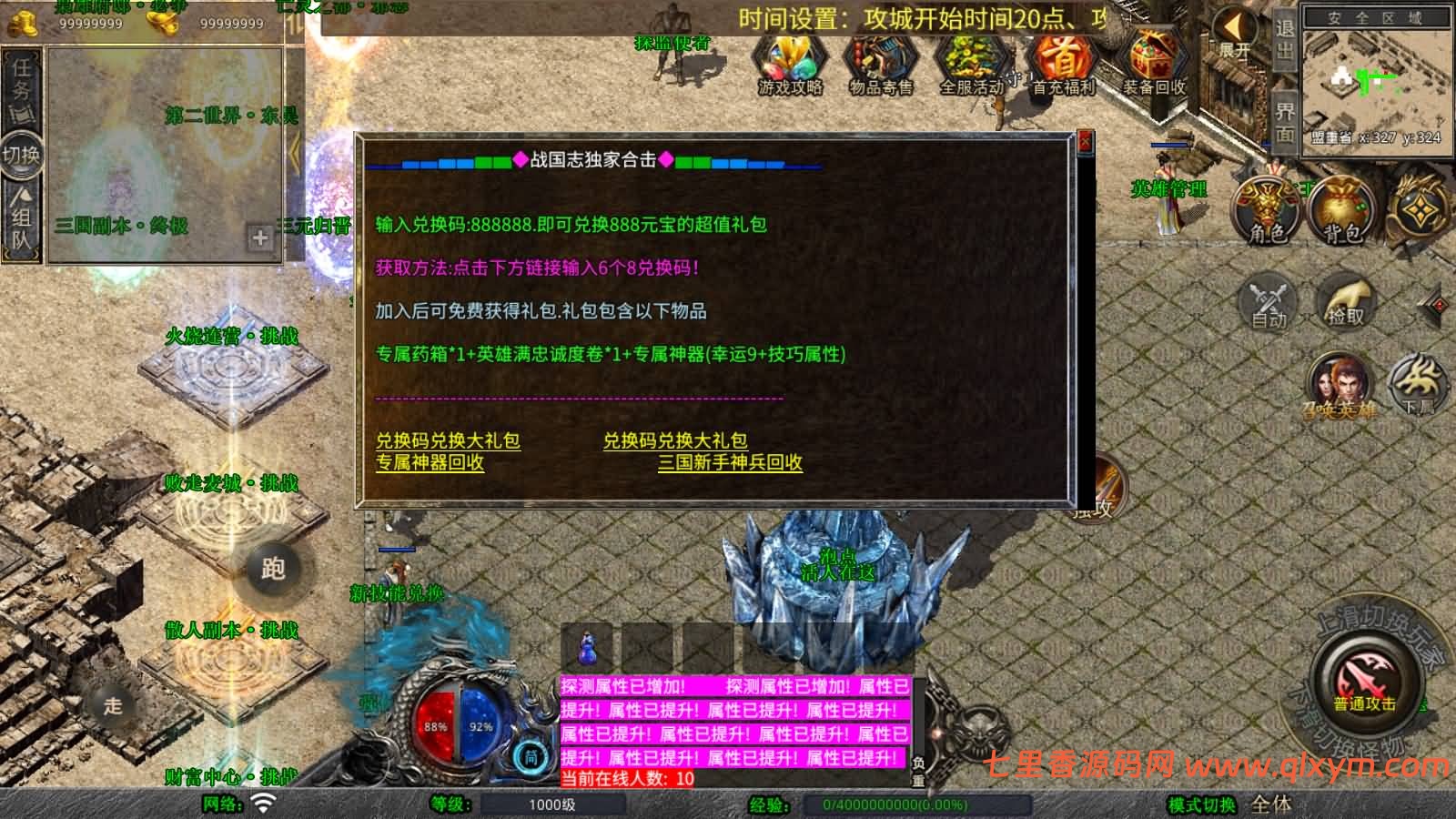Select the potion in the quick slot
Image resolution: width=1456 pixels, height=819 pixels.
click(588, 648)
